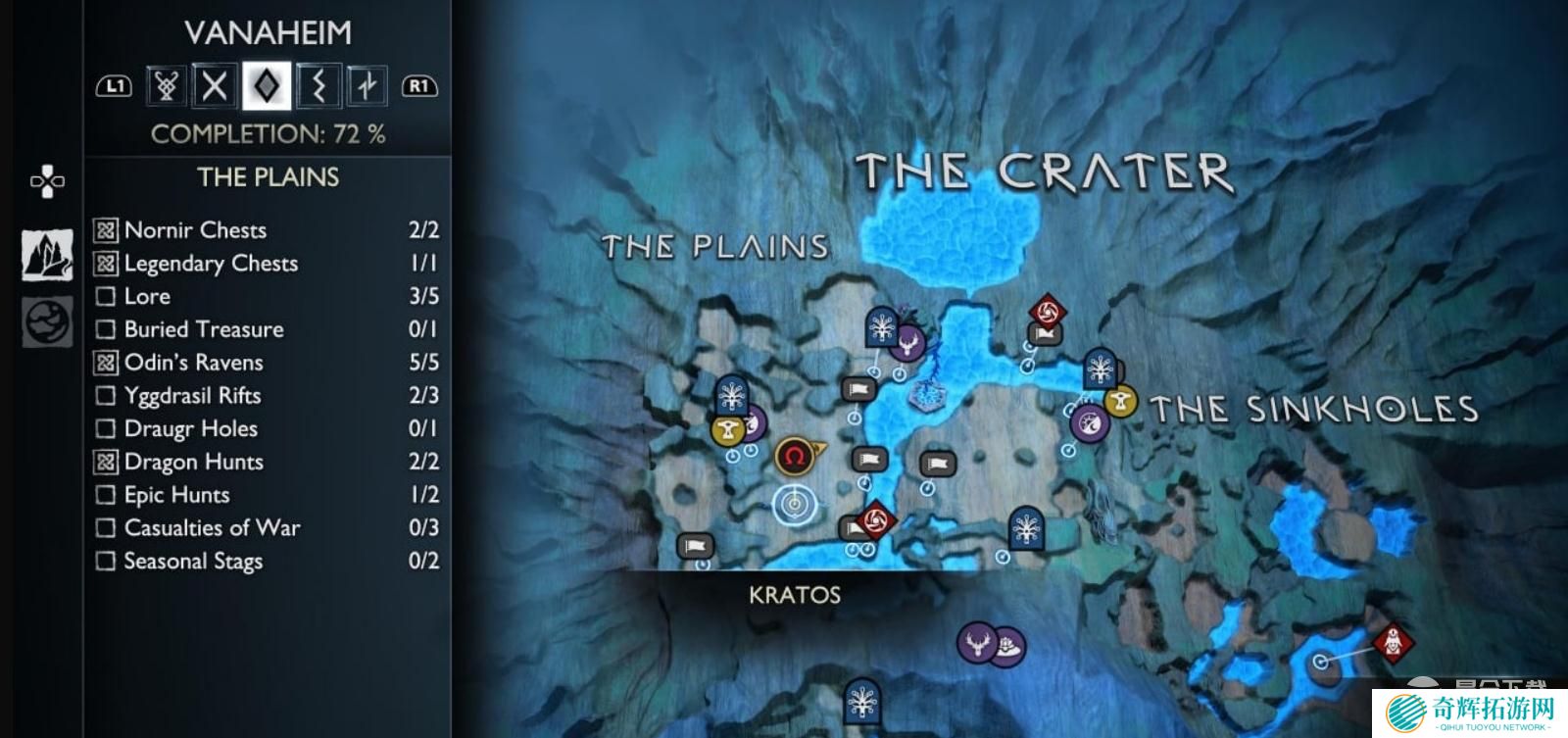Choose the diamond rune realm tab
1568x738 pixels.
267,86
